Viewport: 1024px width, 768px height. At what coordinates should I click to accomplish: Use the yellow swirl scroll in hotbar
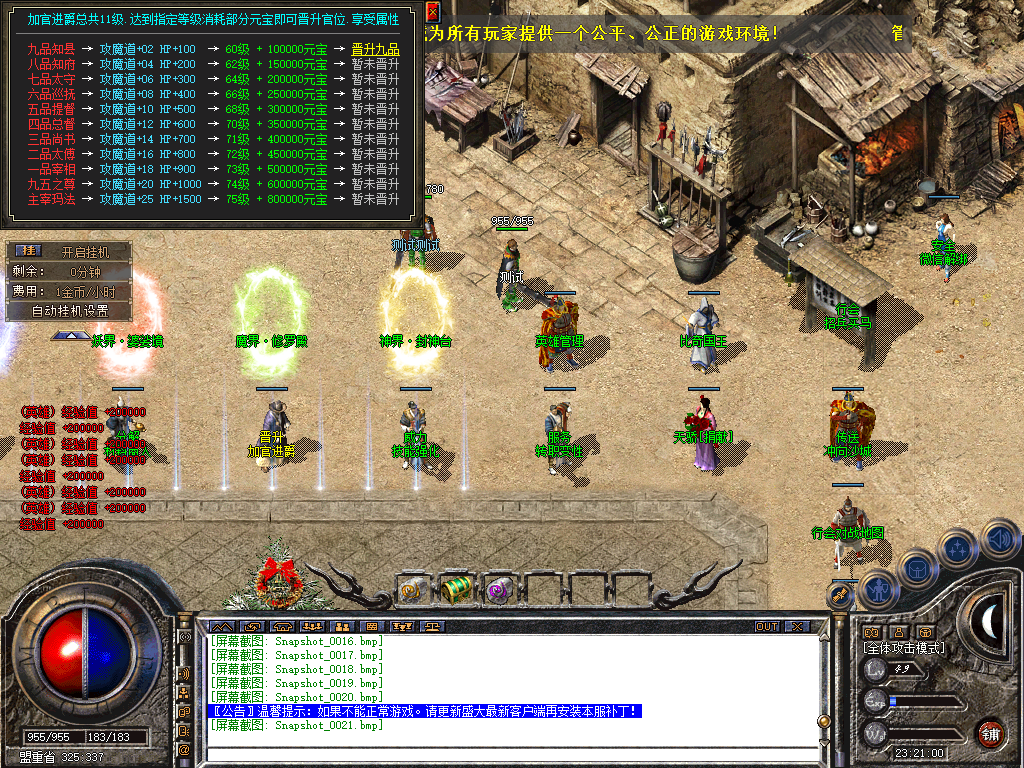point(412,591)
